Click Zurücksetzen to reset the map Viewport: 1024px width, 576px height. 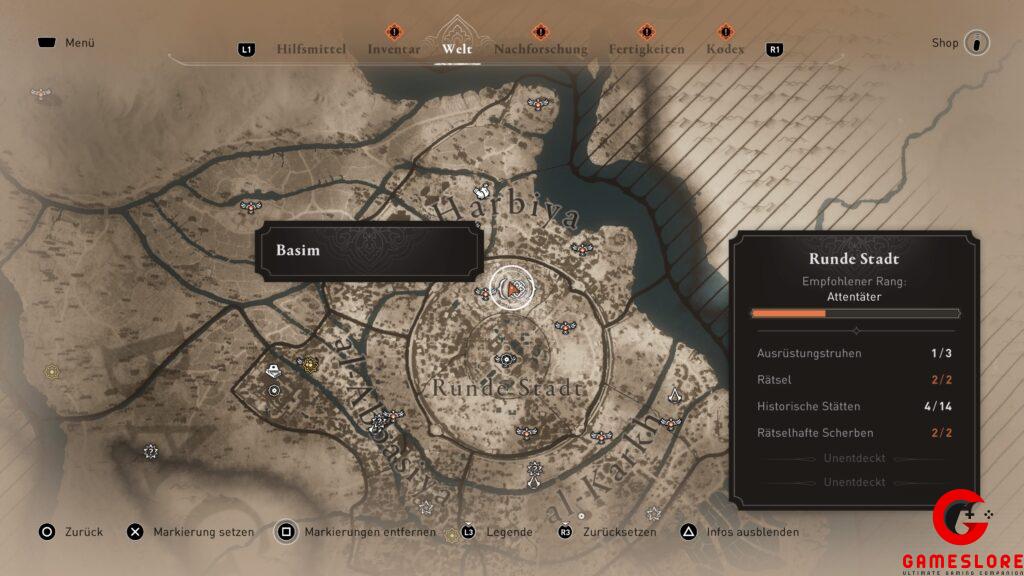(609, 532)
